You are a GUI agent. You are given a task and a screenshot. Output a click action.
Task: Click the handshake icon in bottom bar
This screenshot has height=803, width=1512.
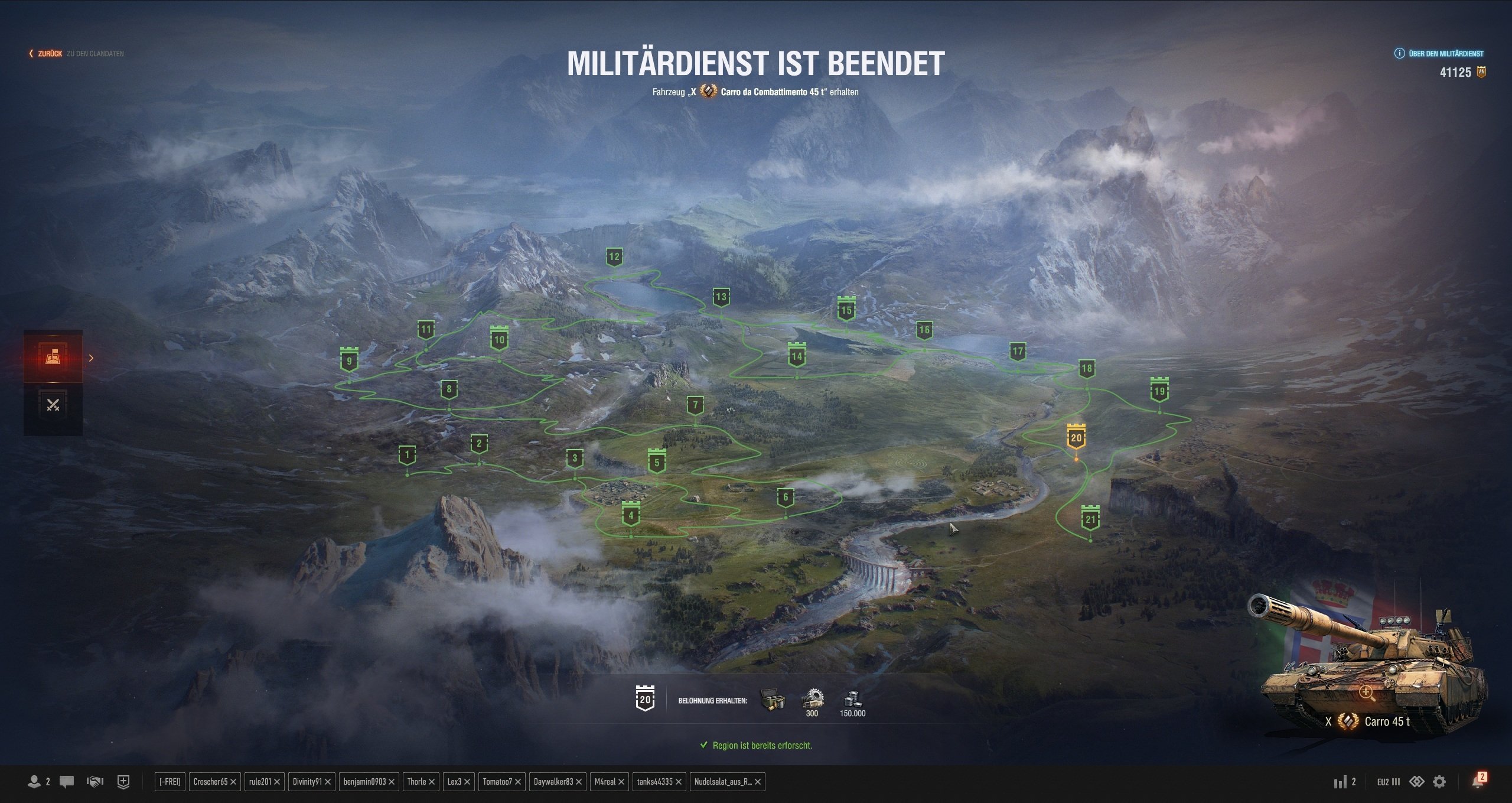click(94, 782)
